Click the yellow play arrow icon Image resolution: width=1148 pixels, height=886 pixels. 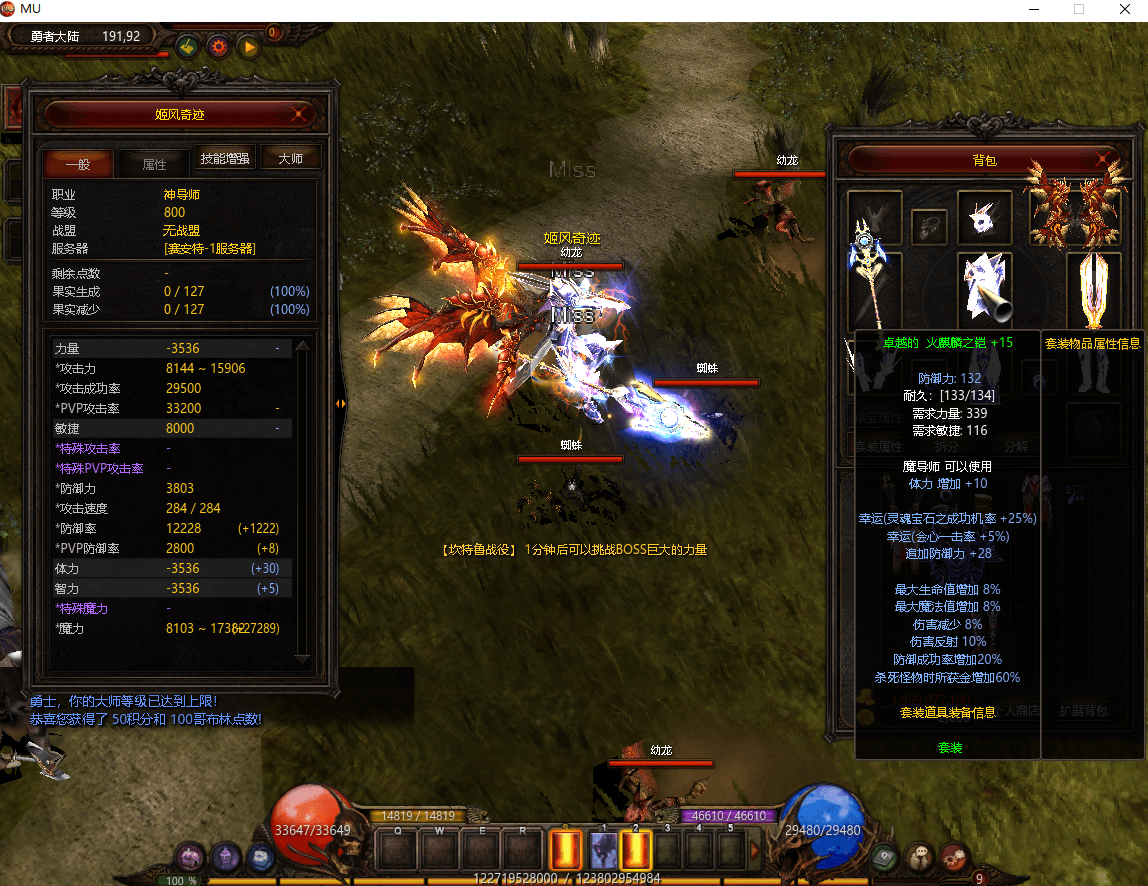[248, 46]
